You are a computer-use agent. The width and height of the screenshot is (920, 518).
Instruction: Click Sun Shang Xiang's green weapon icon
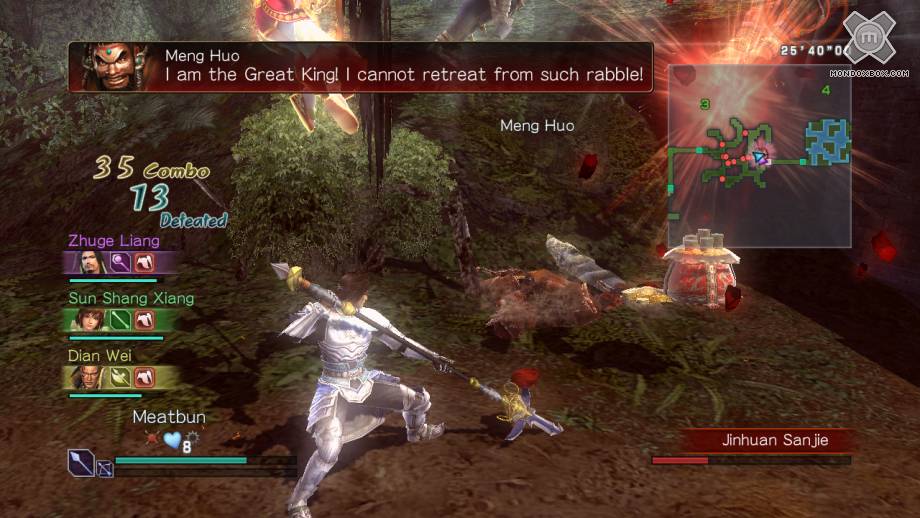pos(120,319)
